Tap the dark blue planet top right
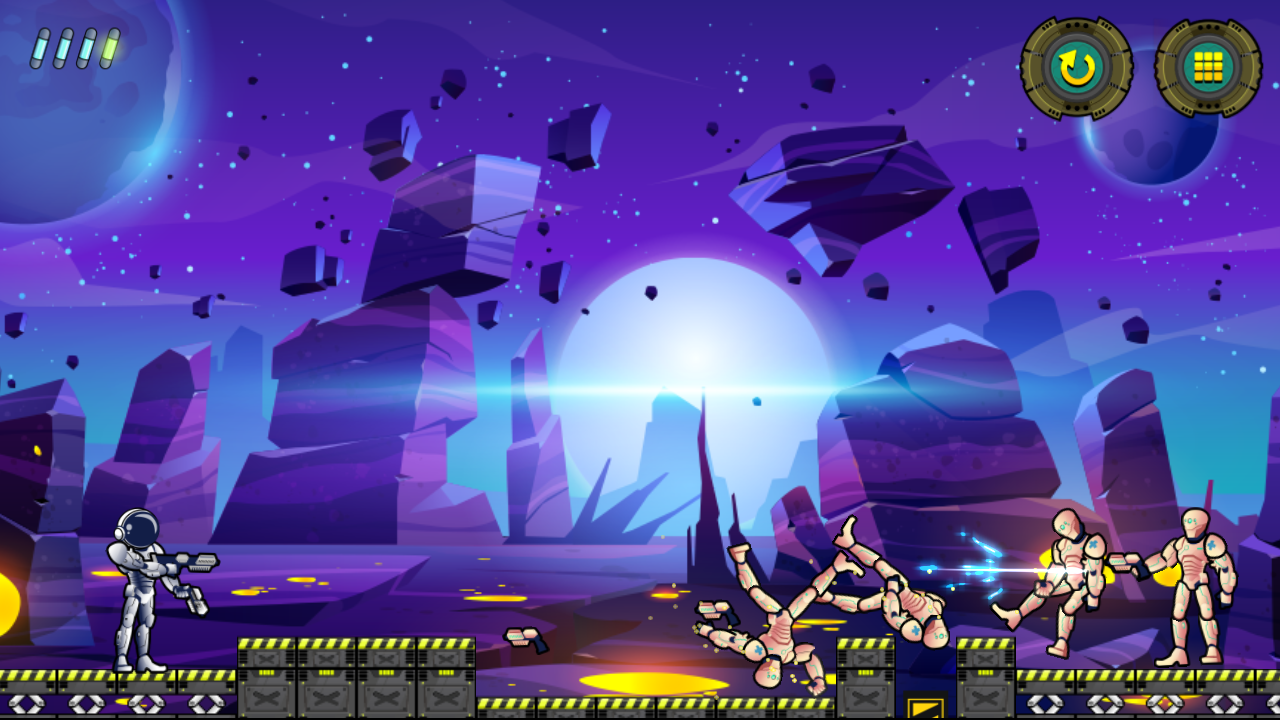The height and width of the screenshot is (720, 1280). click(1150, 150)
